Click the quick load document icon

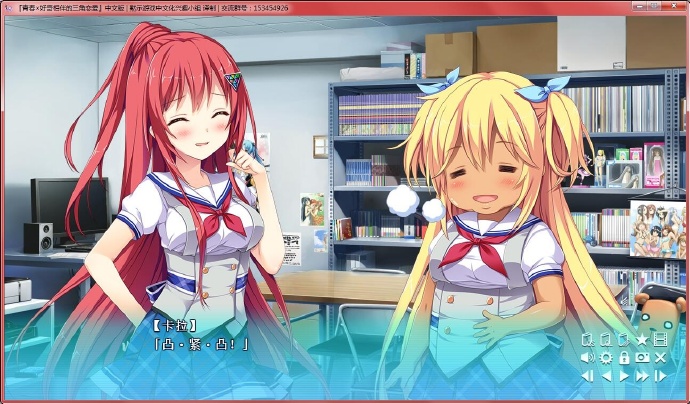point(606,340)
